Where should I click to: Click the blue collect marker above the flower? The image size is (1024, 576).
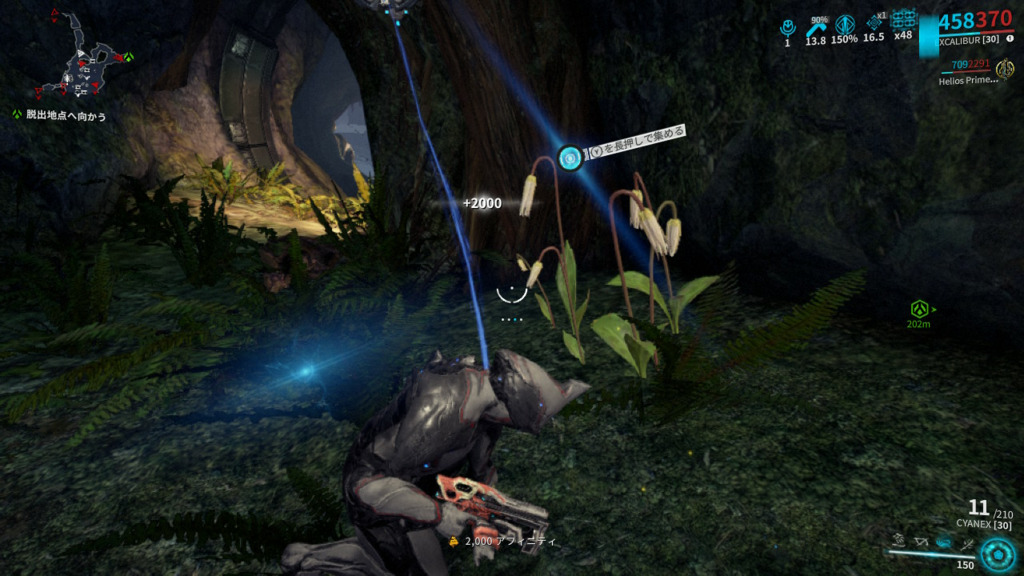(570, 157)
